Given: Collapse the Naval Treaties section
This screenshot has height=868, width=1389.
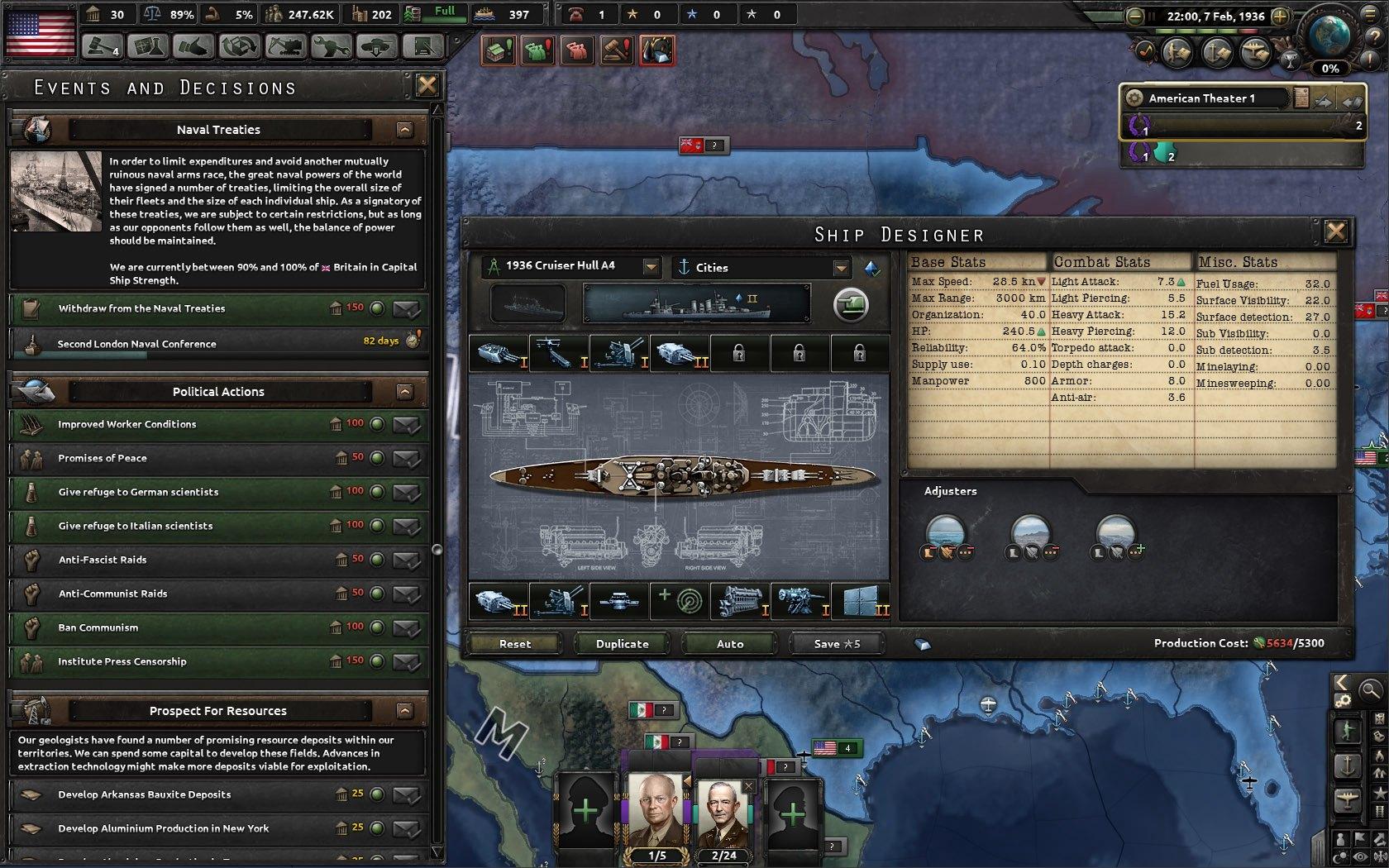Looking at the screenshot, I should pyautogui.click(x=404, y=129).
